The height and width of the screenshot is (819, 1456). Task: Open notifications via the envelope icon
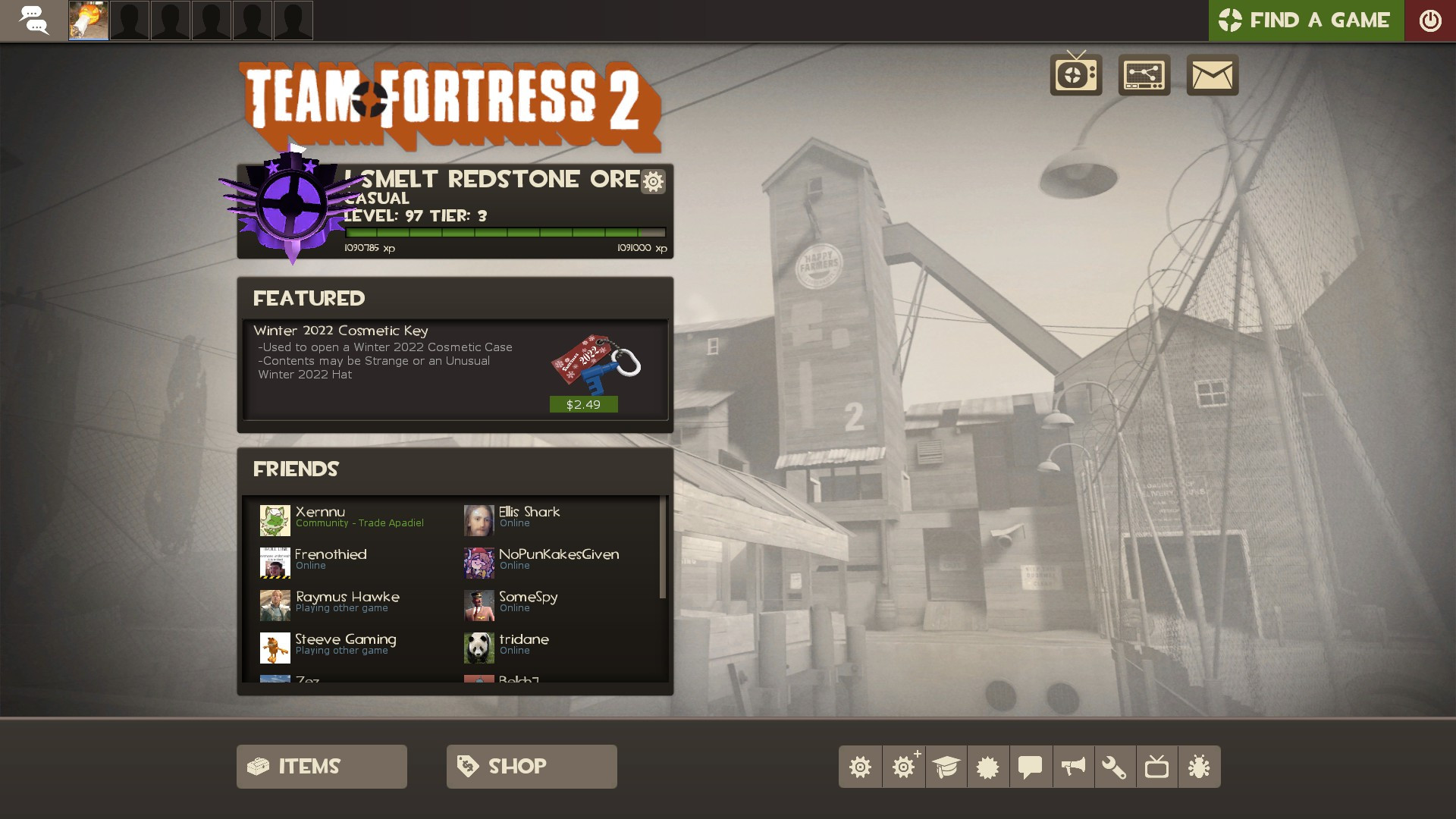tap(1212, 75)
